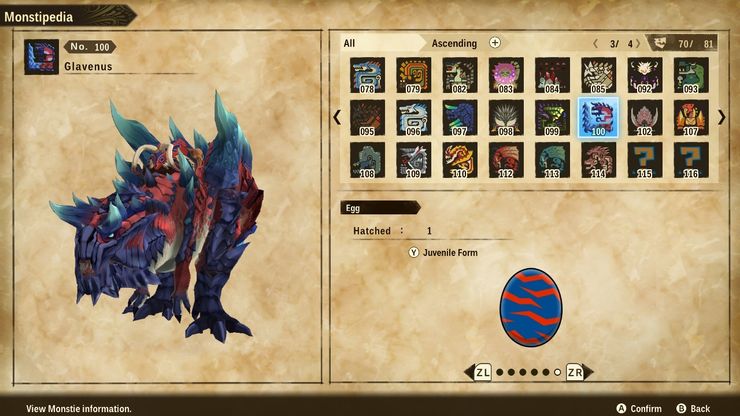The height and width of the screenshot is (416, 740).
Task: Choose monster entry number 098
Action: 506,117
